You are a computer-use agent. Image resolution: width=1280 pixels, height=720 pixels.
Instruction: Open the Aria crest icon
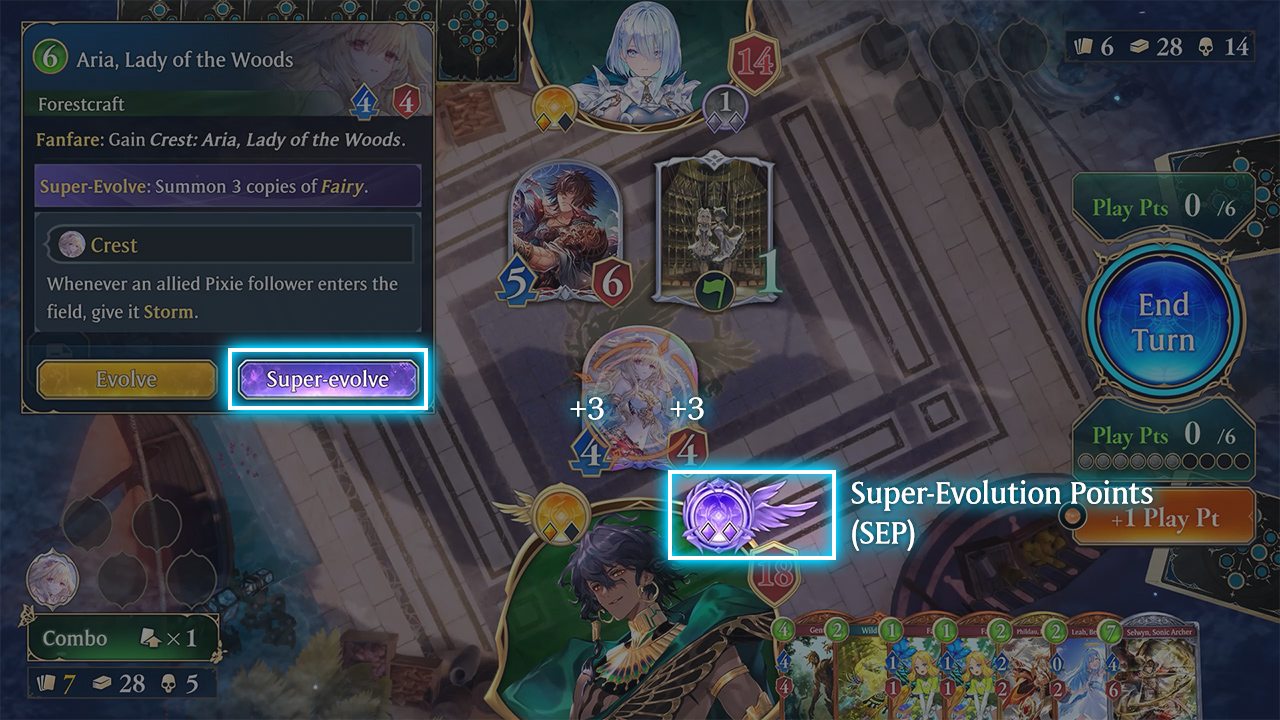pos(52,579)
